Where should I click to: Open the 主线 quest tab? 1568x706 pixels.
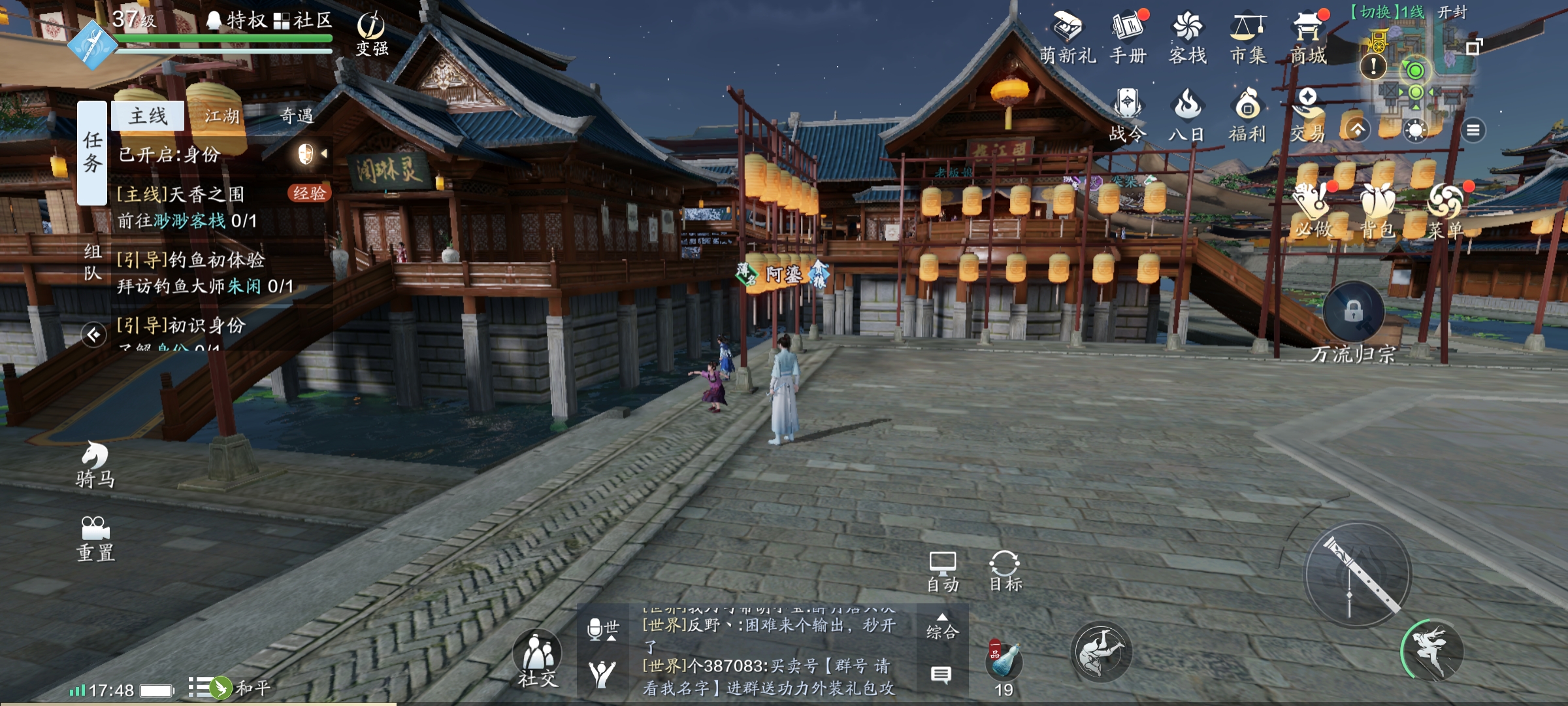(148, 116)
